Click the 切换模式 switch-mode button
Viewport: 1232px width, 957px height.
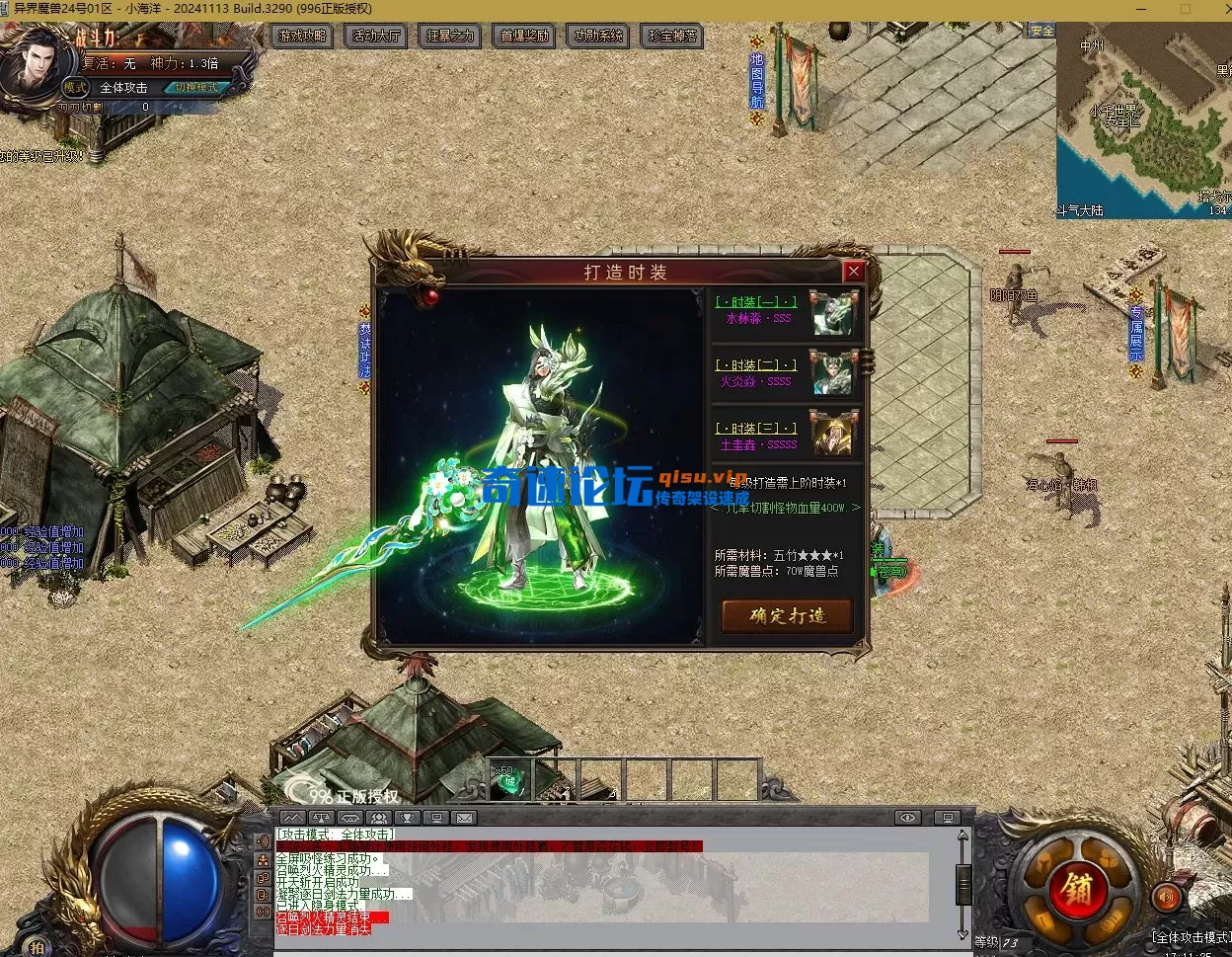point(196,87)
